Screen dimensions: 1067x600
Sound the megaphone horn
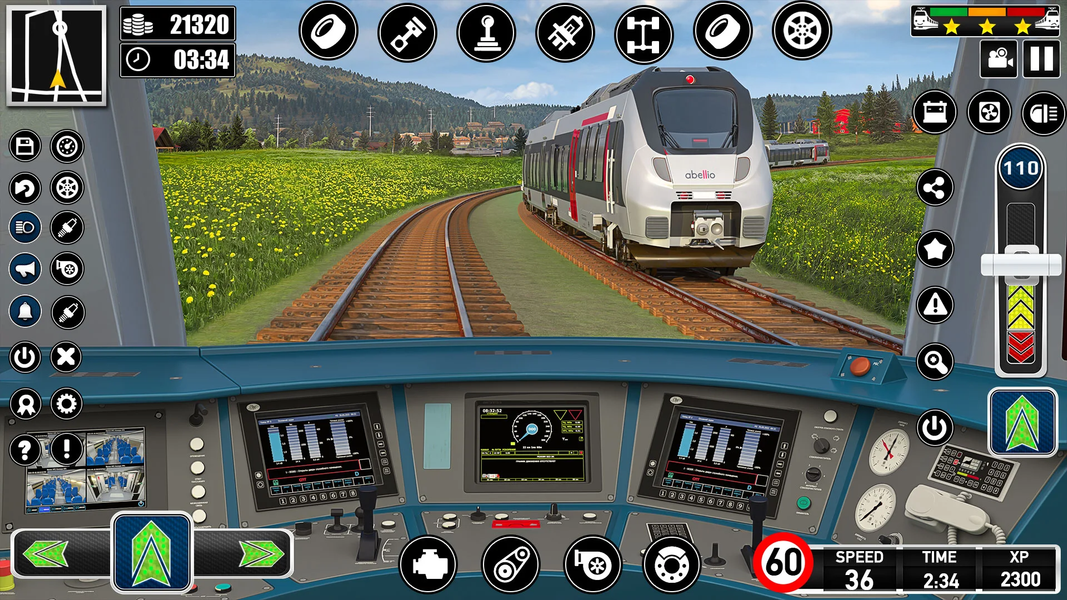click(25, 269)
